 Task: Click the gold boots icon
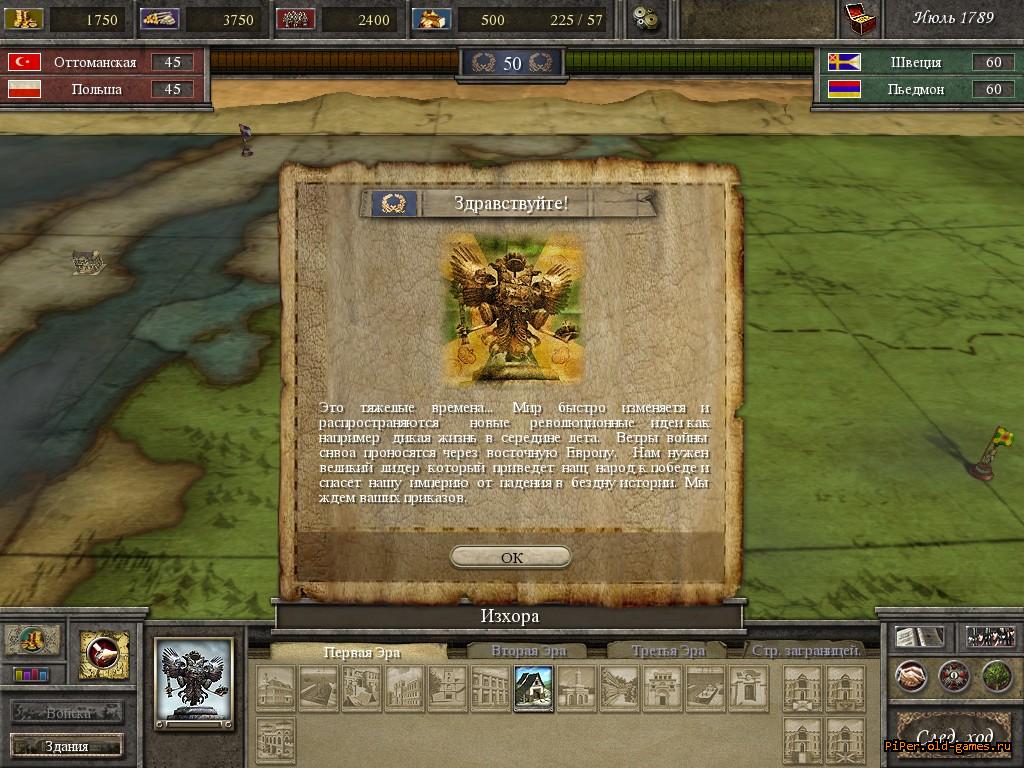pyautogui.click(x=33, y=640)
